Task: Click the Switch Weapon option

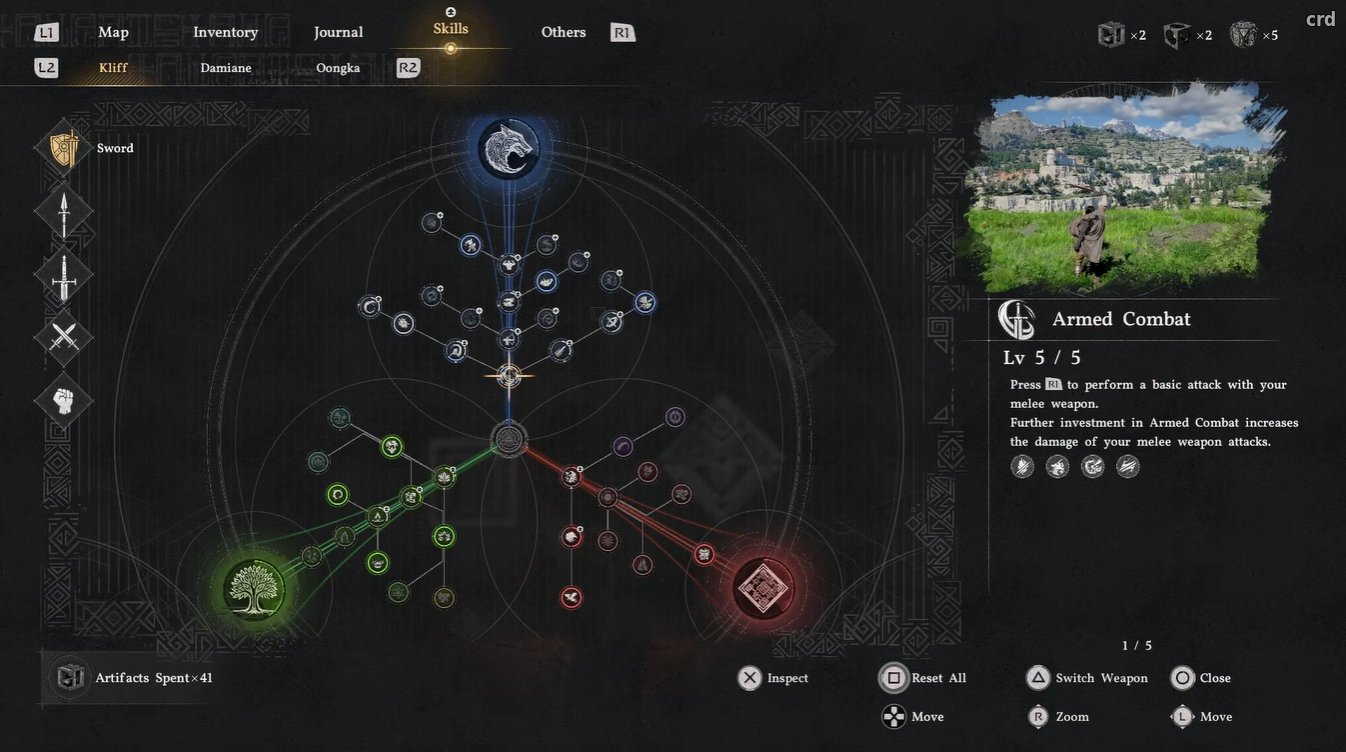Action: point(1087,678)
